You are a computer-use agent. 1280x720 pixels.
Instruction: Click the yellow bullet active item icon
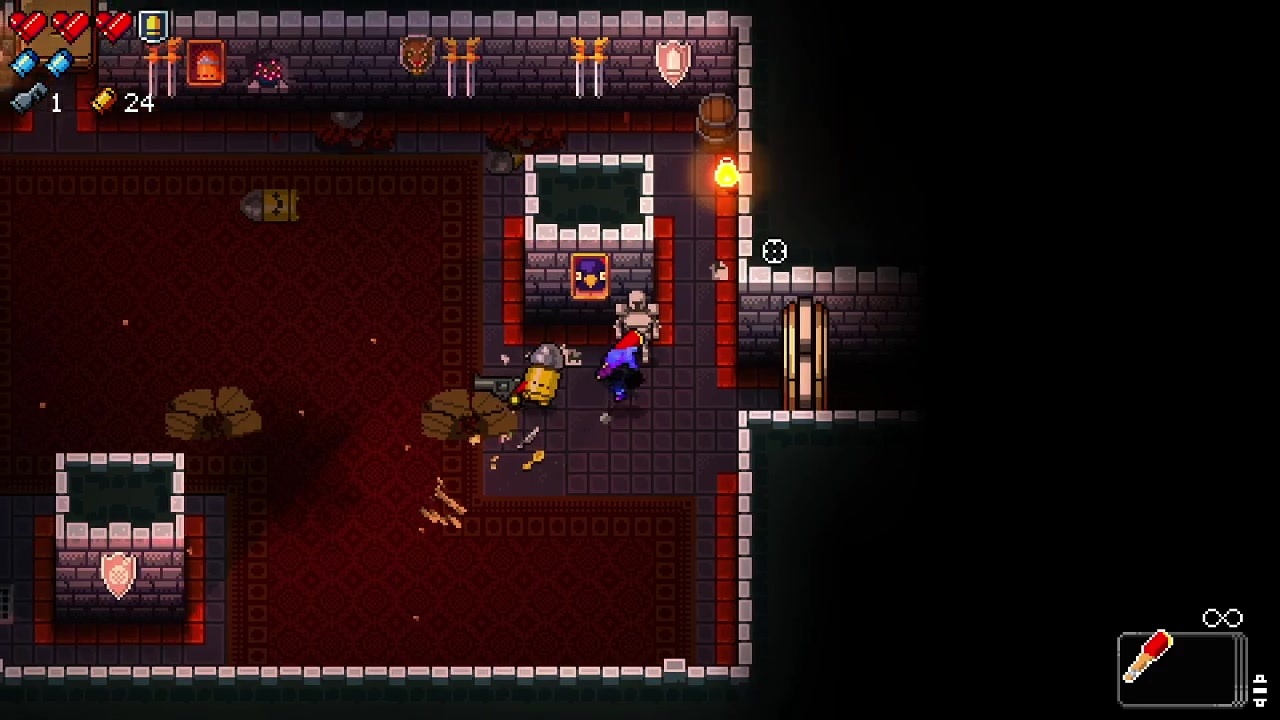(151, 26)
